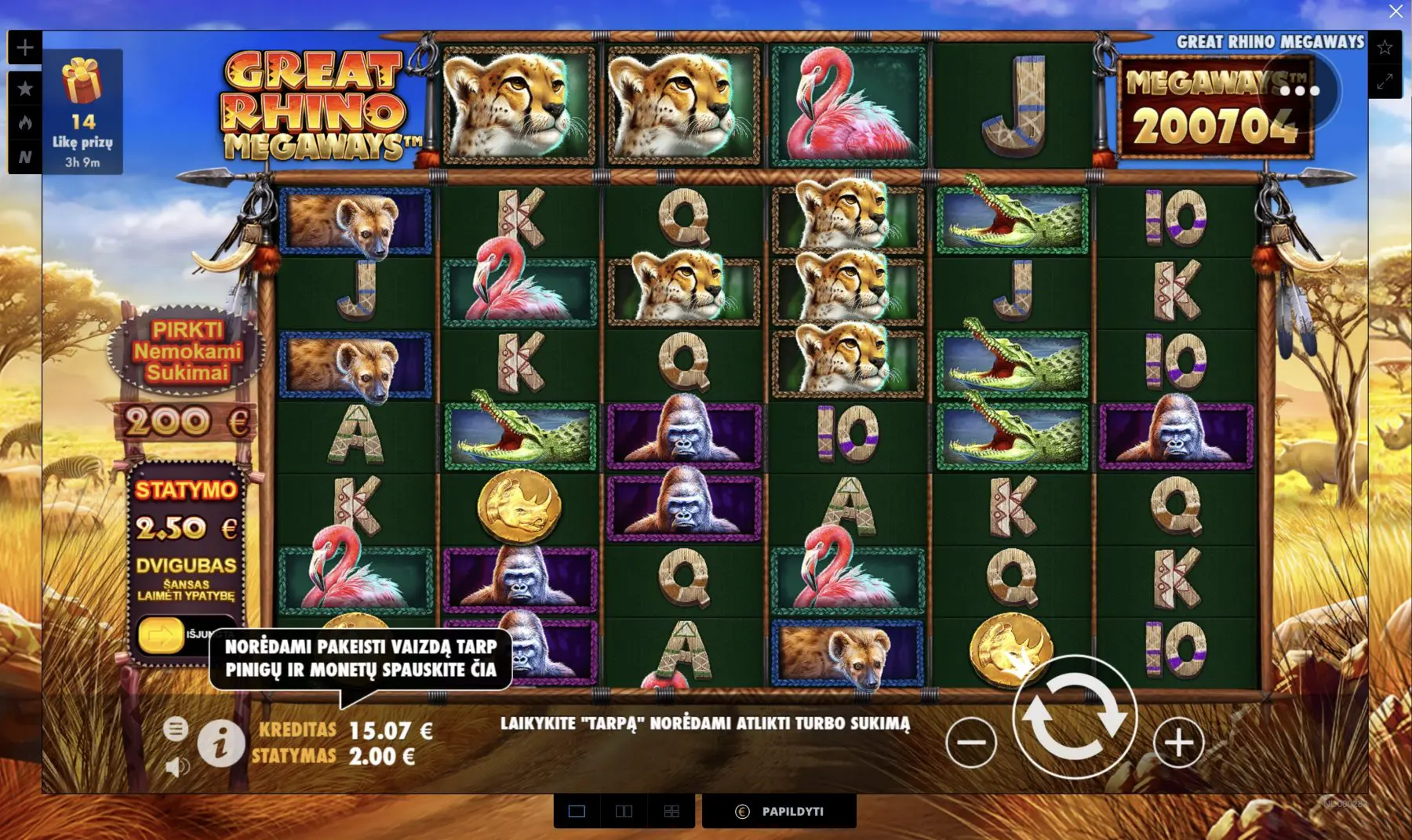Top up balance with the Papildyti button
1412x840 pixels.
tap(779, 811)
